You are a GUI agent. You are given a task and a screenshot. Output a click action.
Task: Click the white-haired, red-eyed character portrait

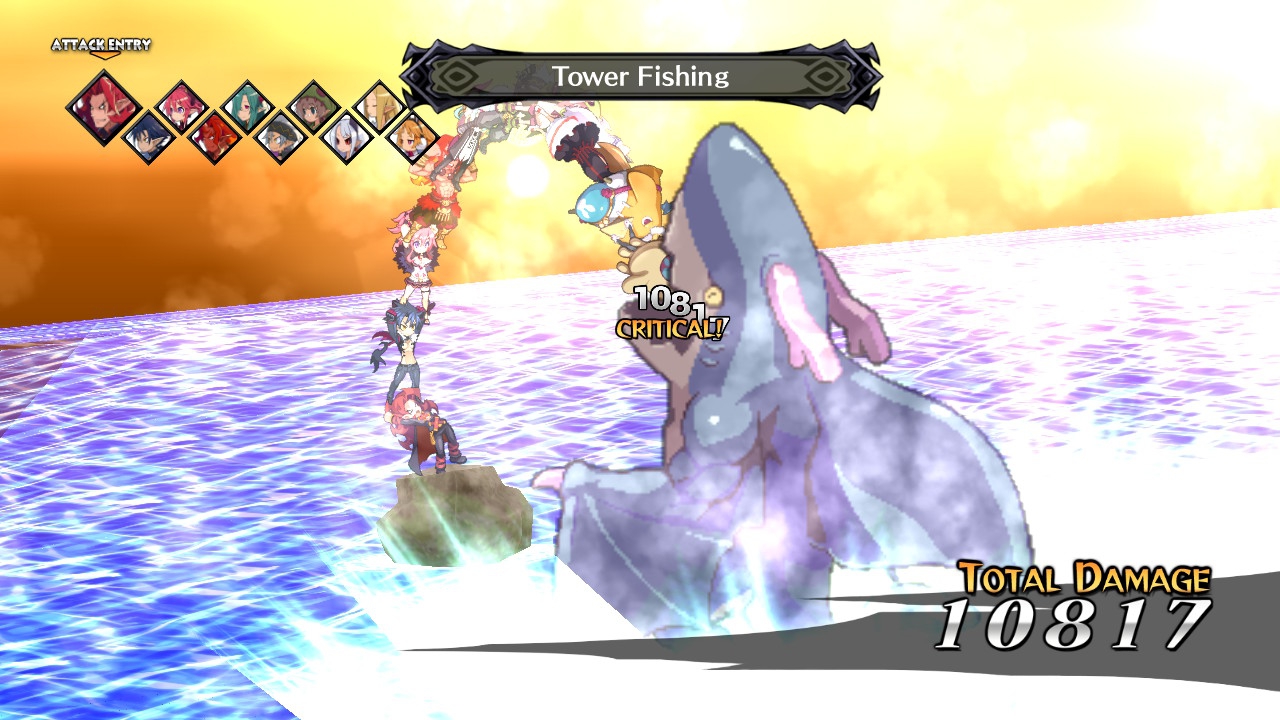(346, 138)
